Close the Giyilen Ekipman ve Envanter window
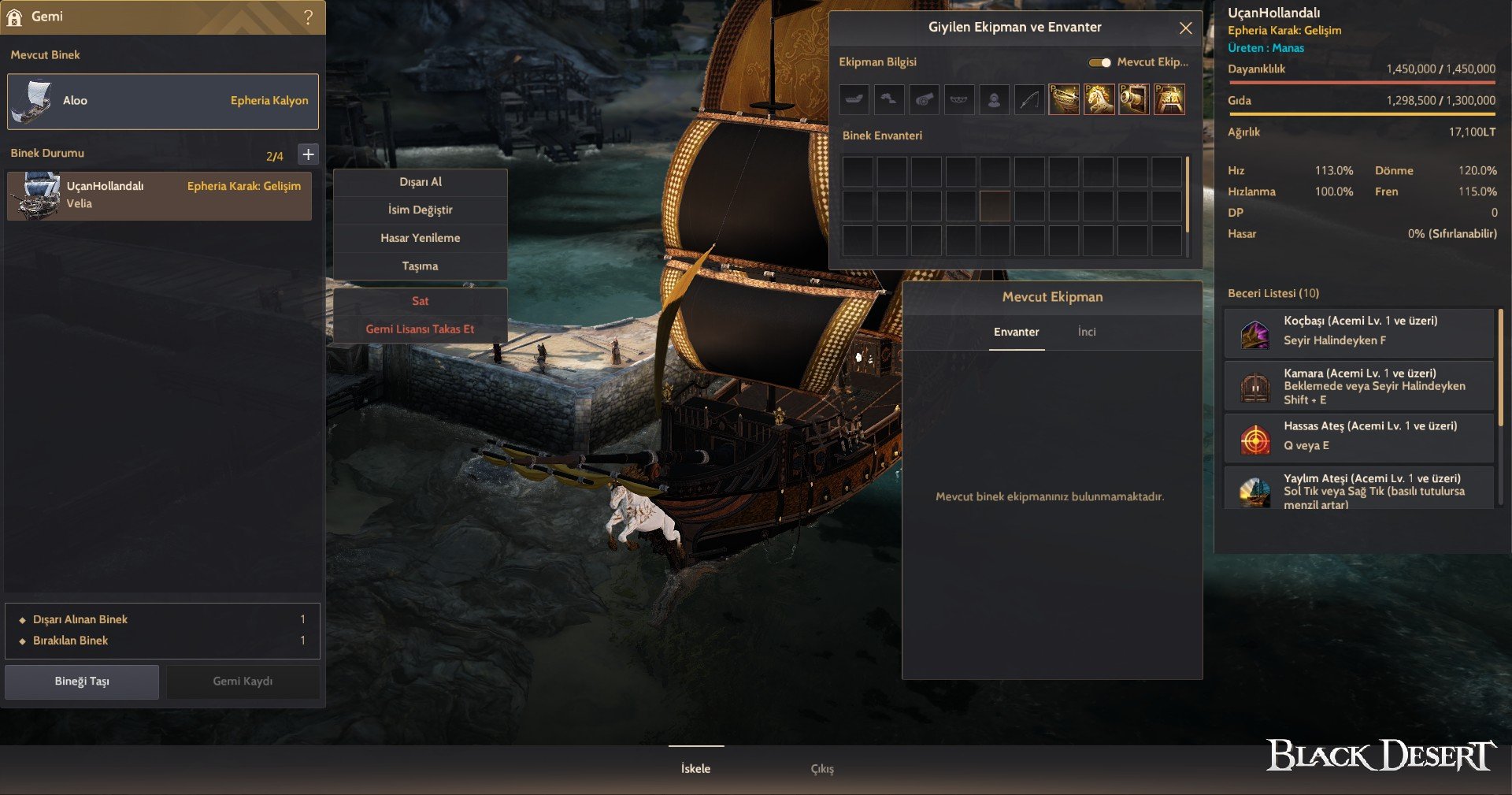1512x795 pixels. 1185,28
